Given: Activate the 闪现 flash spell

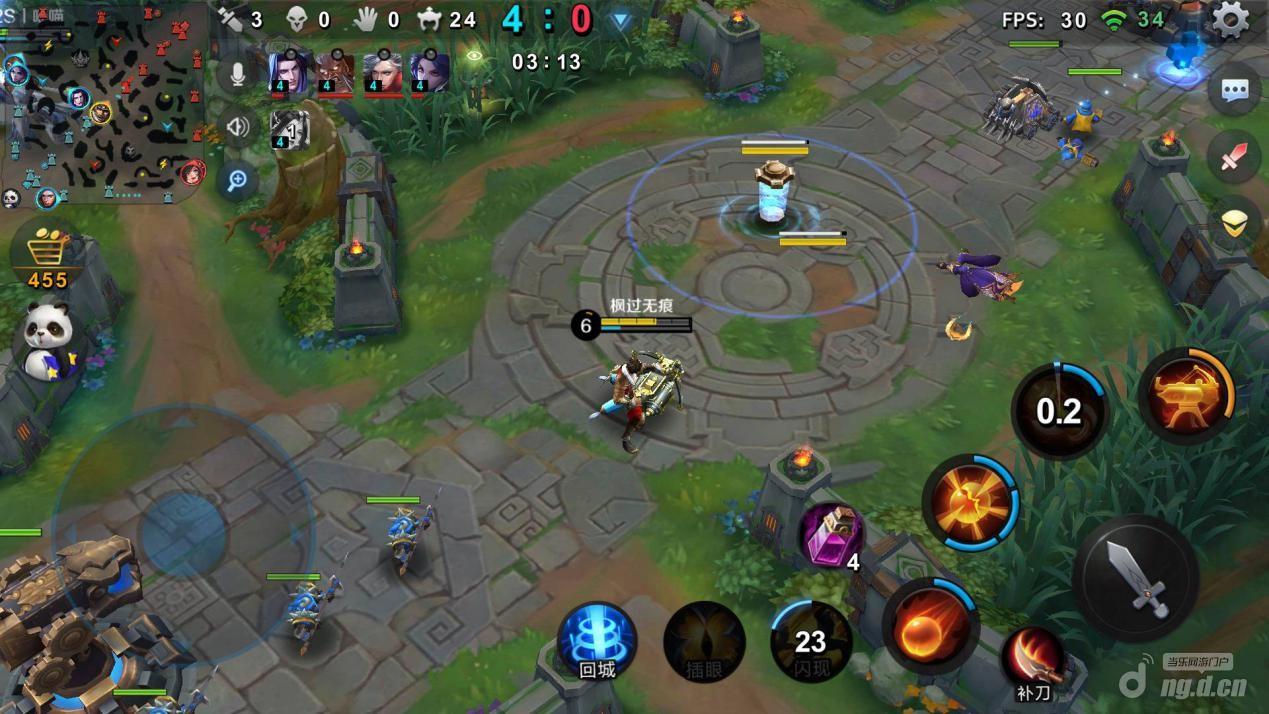Looking at the screenshot, I should click(x=810, y=641).
